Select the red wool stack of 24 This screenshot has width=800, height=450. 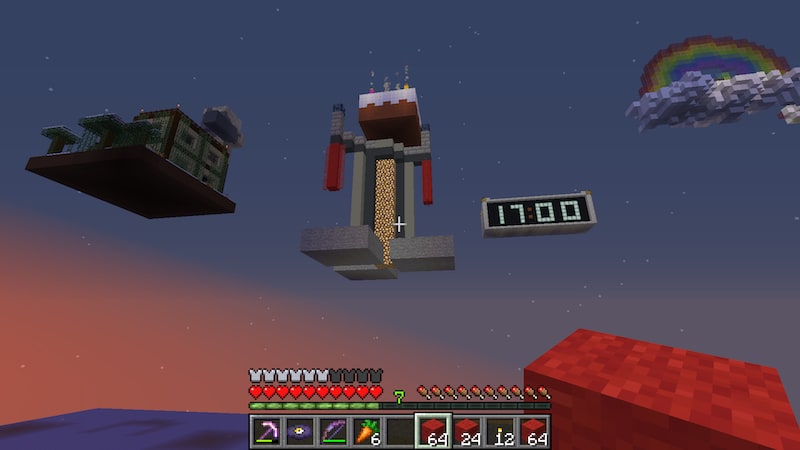(x=466, y=432)
